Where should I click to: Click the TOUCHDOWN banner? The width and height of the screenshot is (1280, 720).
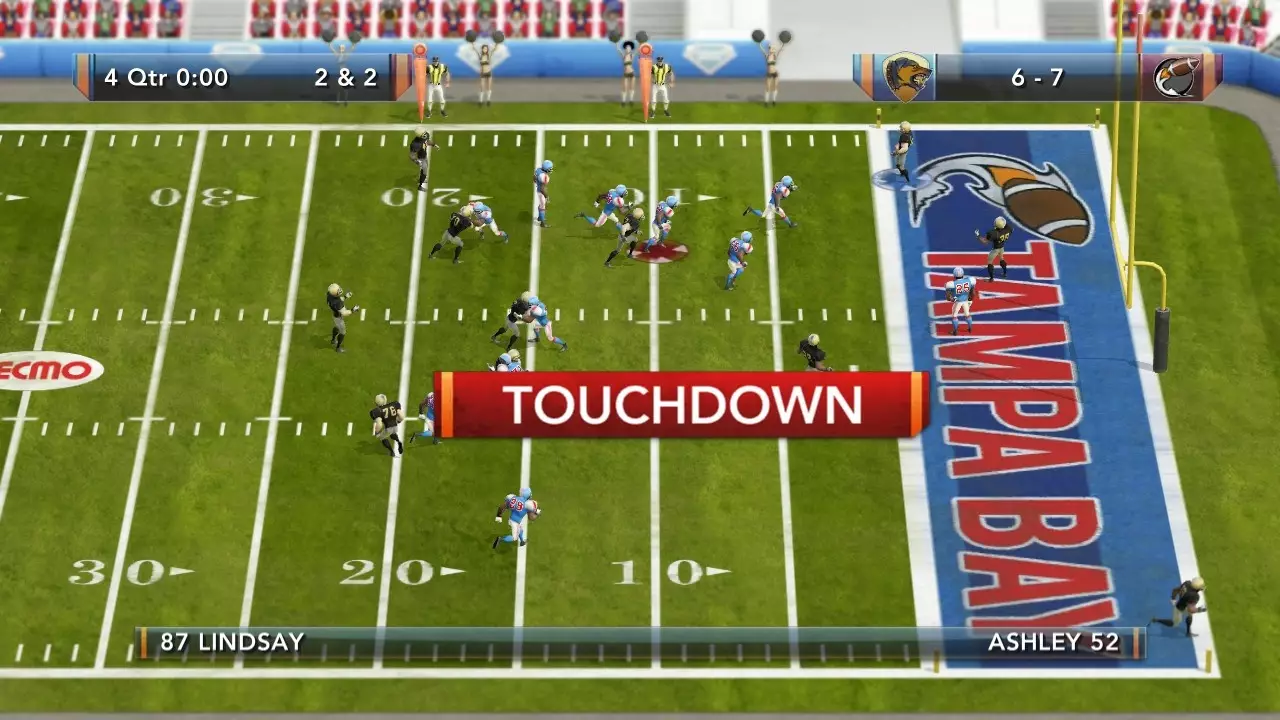(680, 405)
